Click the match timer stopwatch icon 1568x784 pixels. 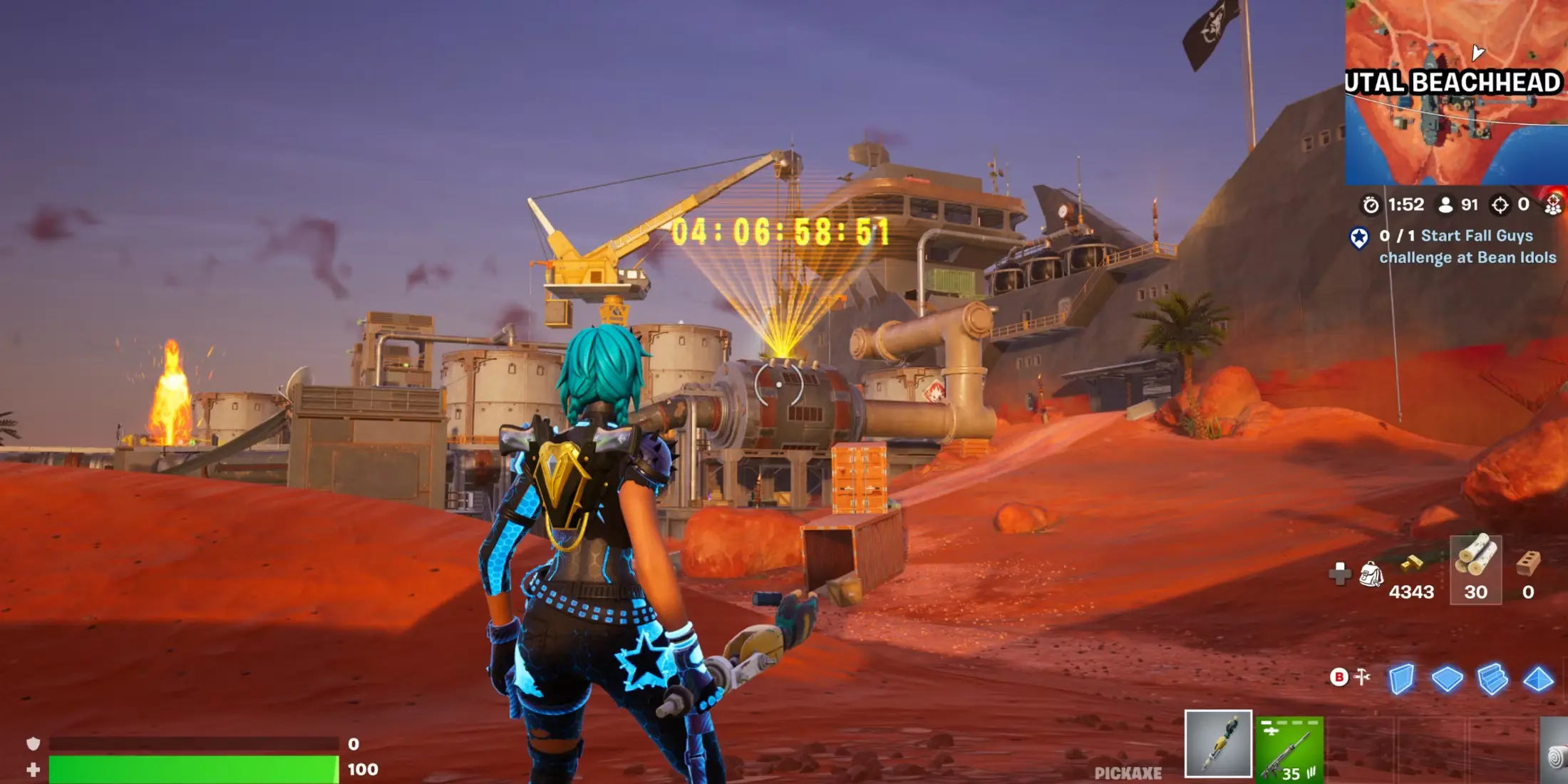tap(1372, 205)
